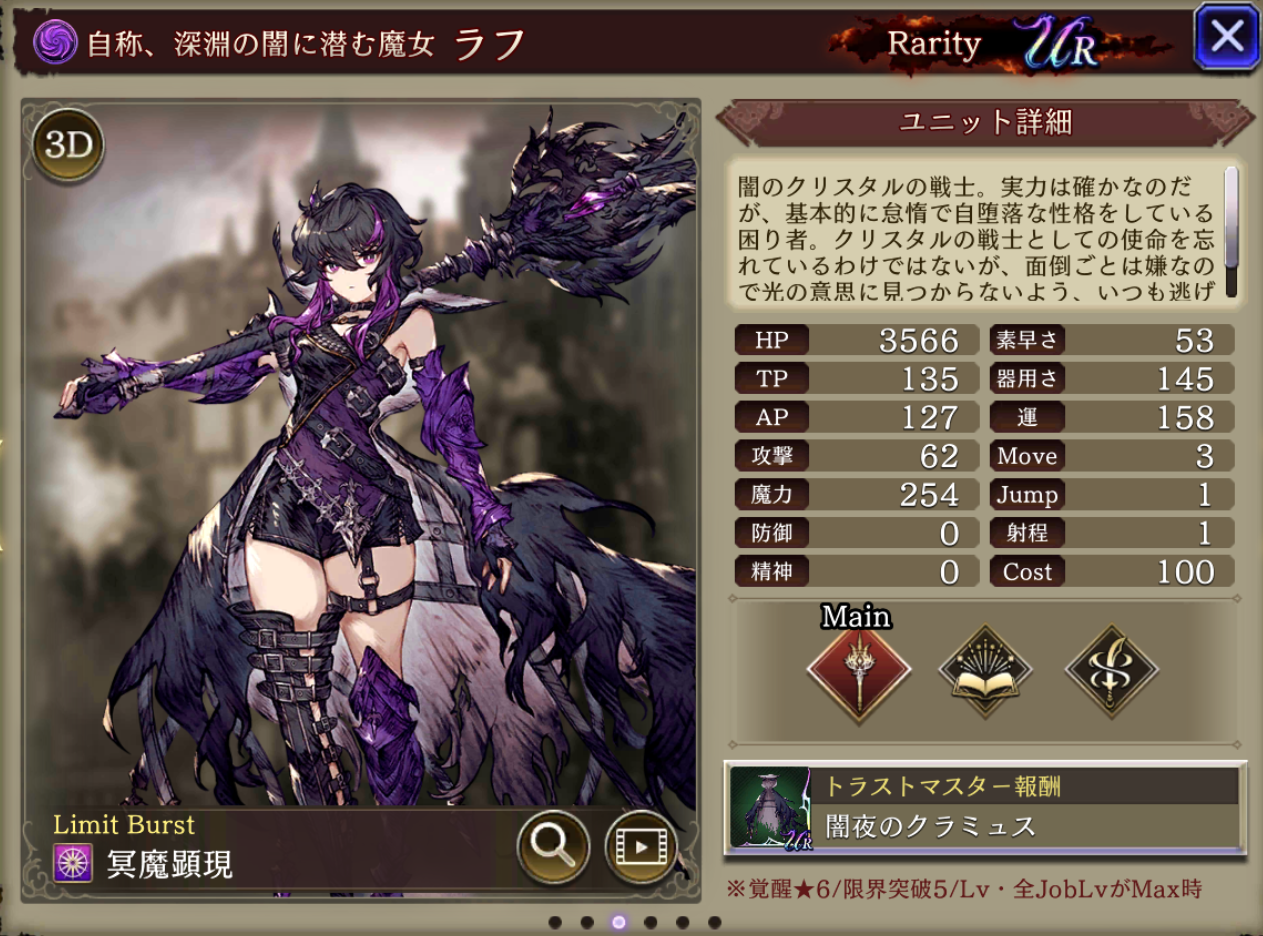Image resolution: width=1263 pixels, height=936 pixels.
Task: Click the dark element icon beside the name
Action: pyautogui.click(x=55, y=42)
